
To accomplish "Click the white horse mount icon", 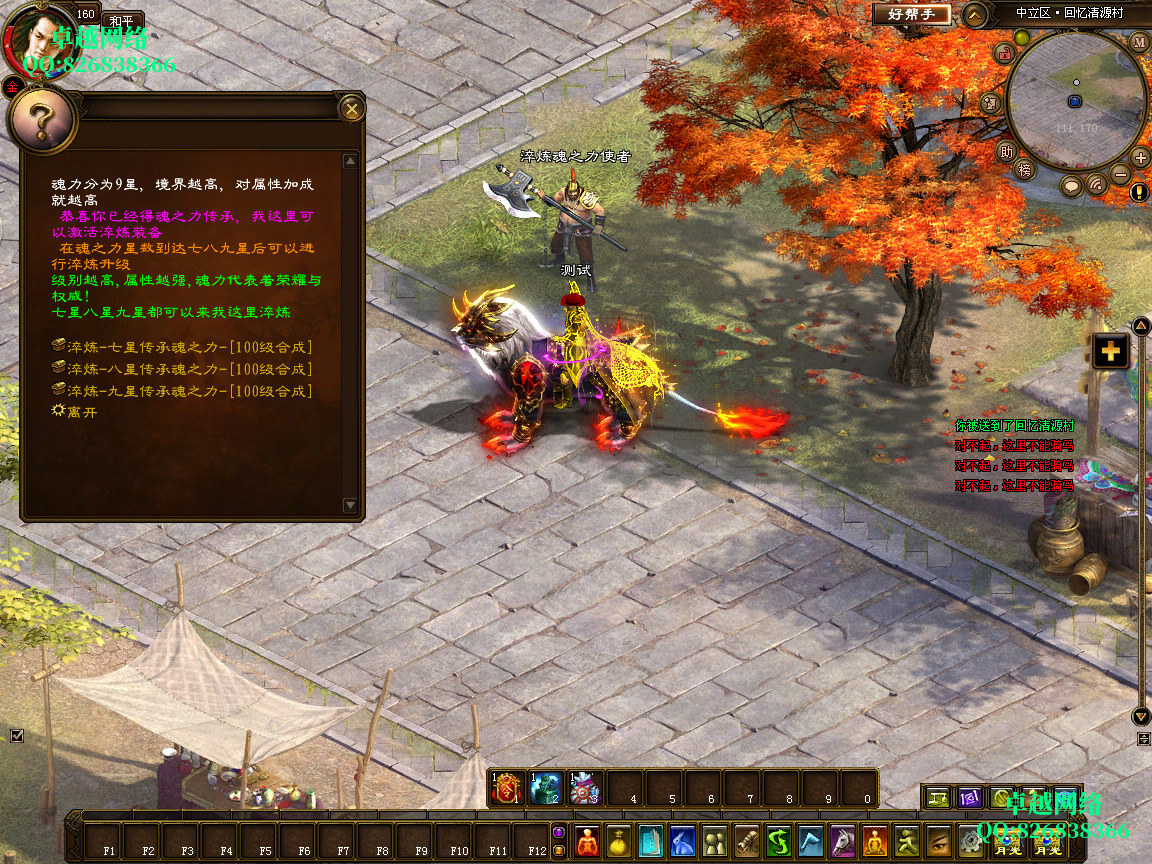I will (843, 840).
